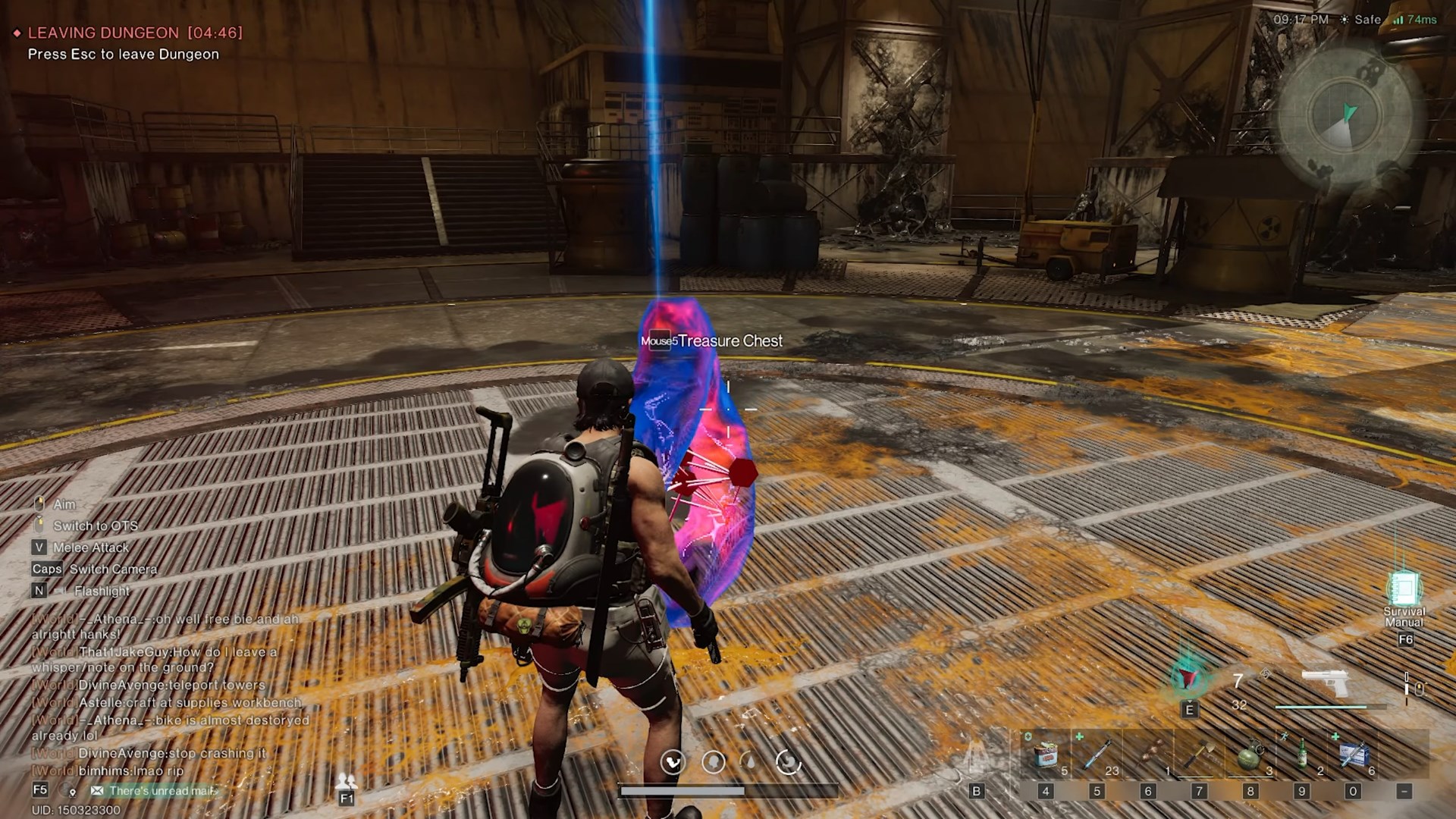Activate the red deviation ability icon
This screenshot has width=1456, height=819.
(1188, 677)
